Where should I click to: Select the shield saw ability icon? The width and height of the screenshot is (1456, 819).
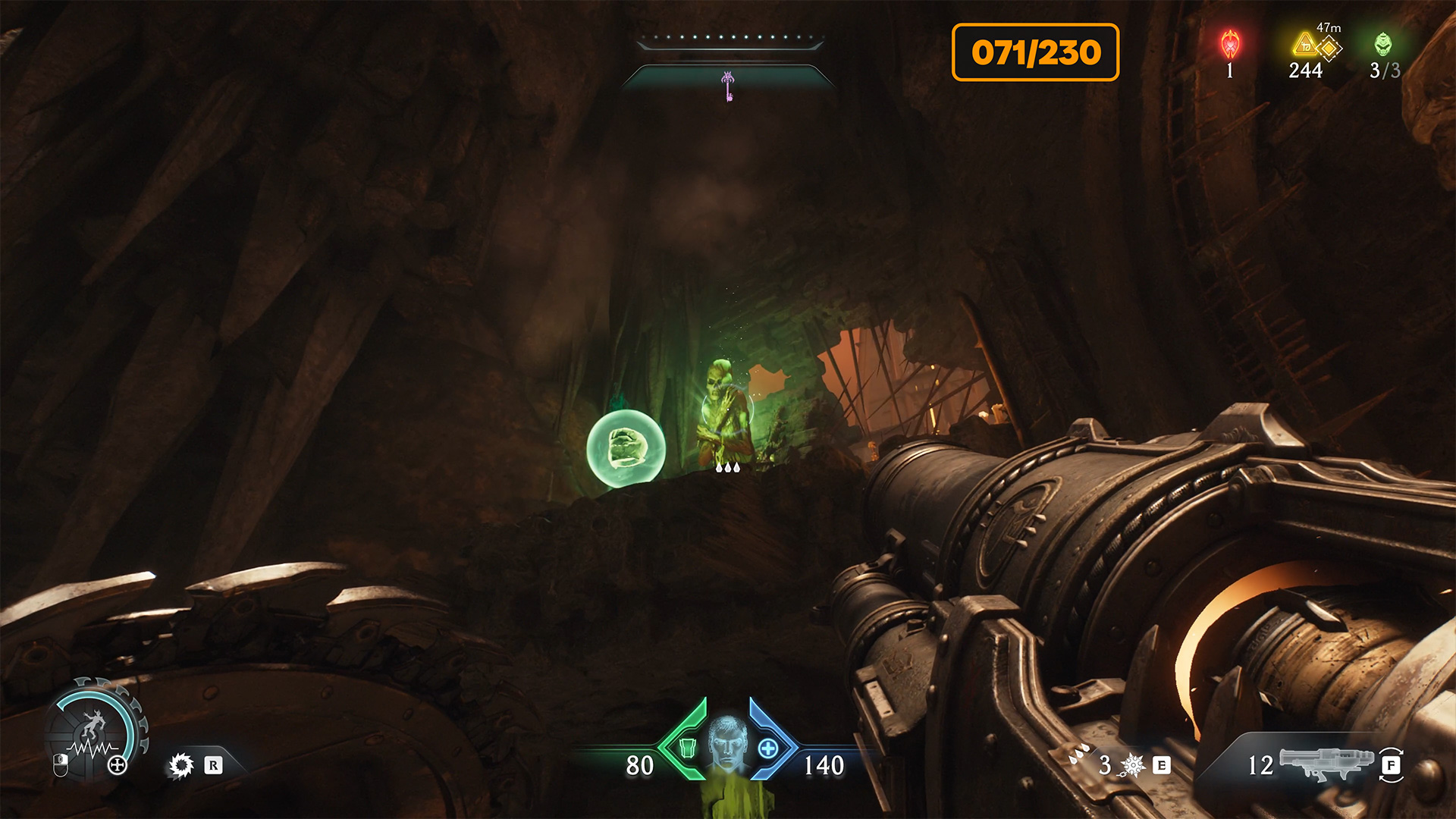click(x=181, y=765)
